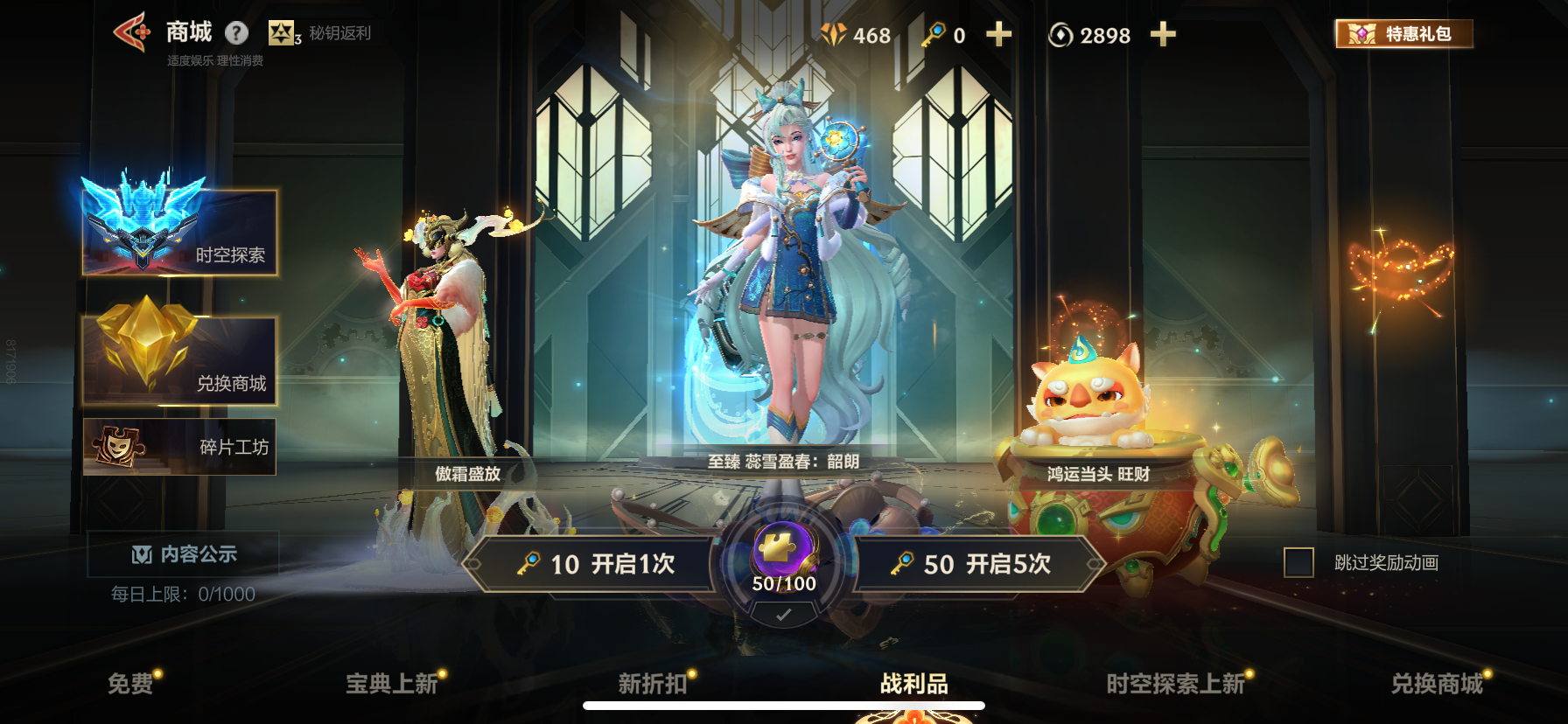Click the key currency icon showing 0
The width and height of the screenshot is (1568, 724).
point(937,36)
